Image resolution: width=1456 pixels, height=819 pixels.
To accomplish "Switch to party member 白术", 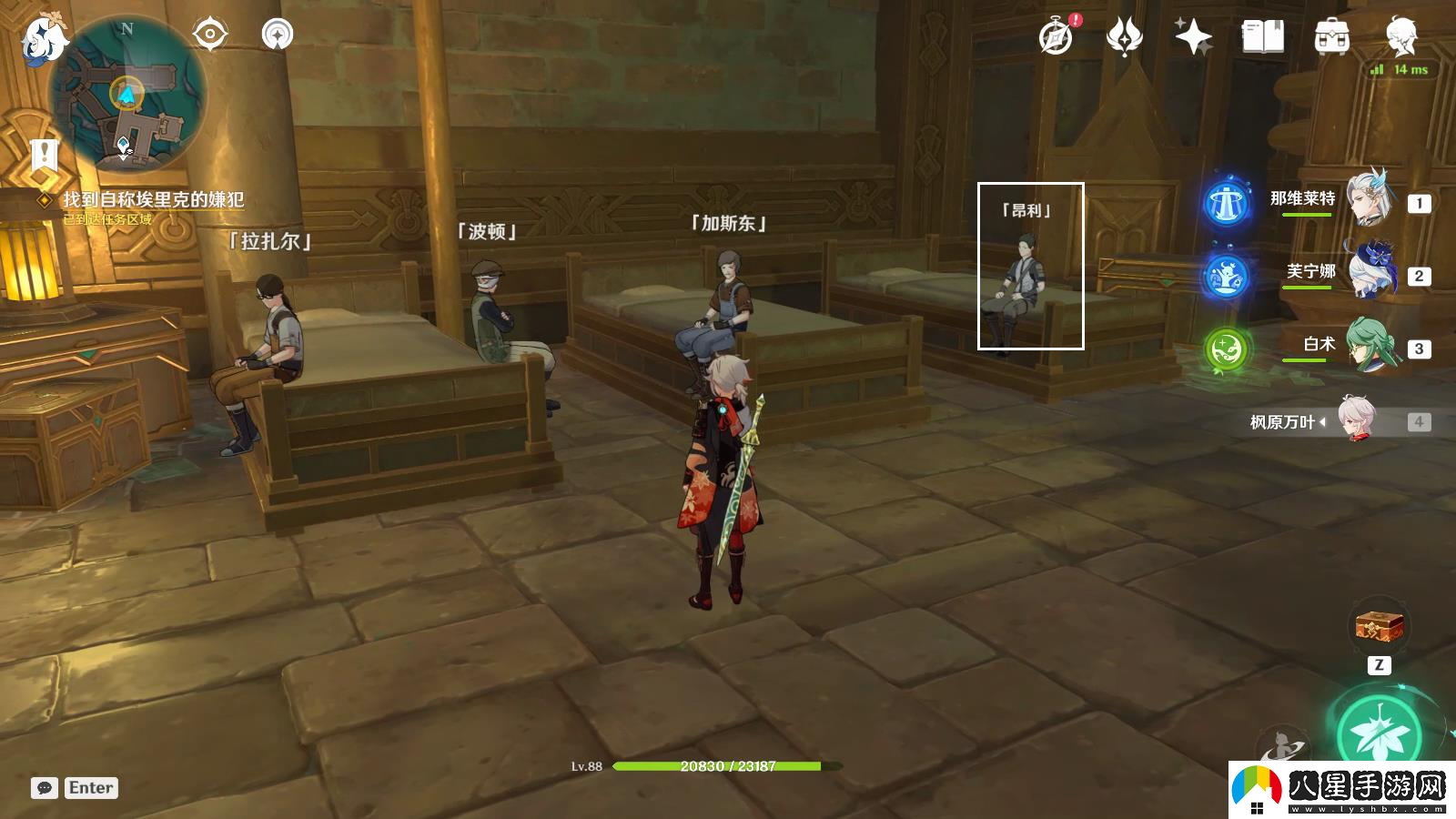I will point(1369,345).
